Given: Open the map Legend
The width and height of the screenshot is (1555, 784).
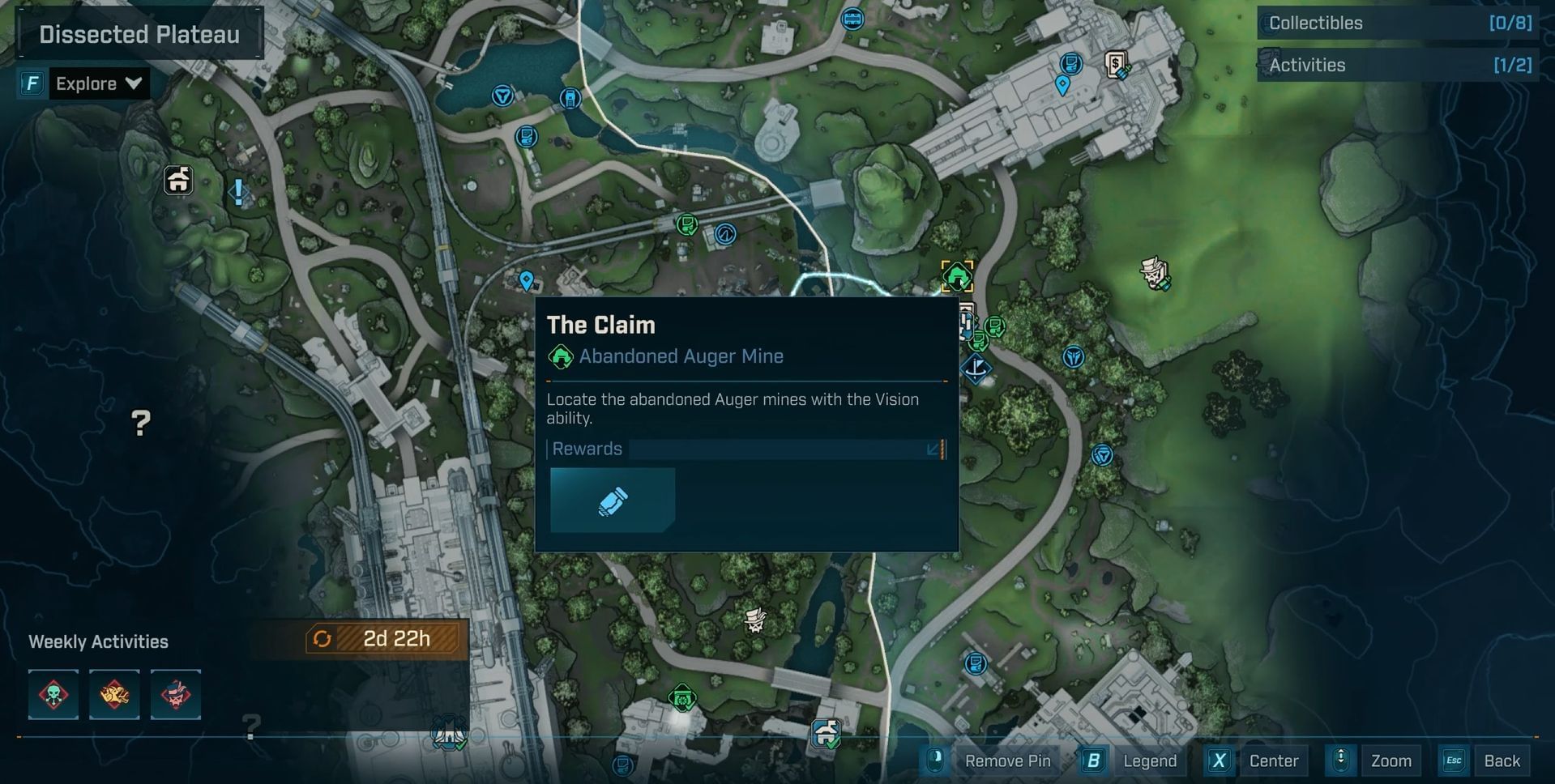Looking at the screenshot, I should tap(1134, 761).
